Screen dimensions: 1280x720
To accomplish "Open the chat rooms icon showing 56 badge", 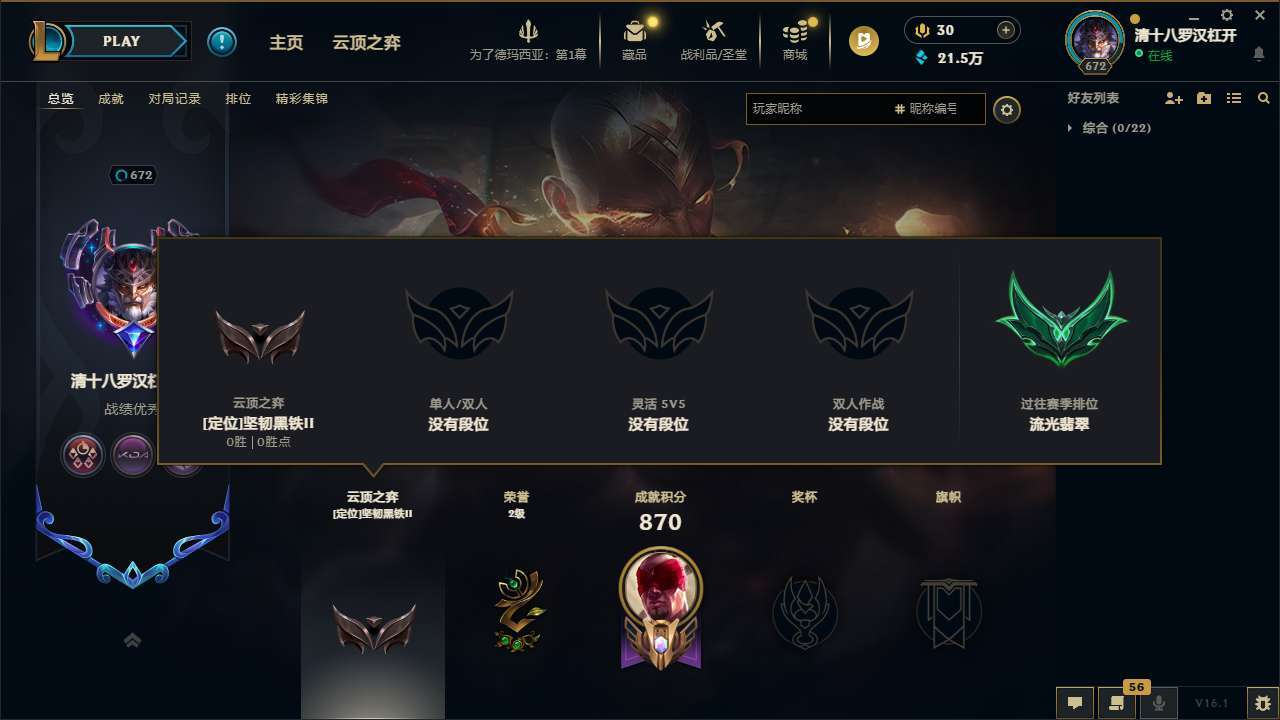I will point(1117,703).
